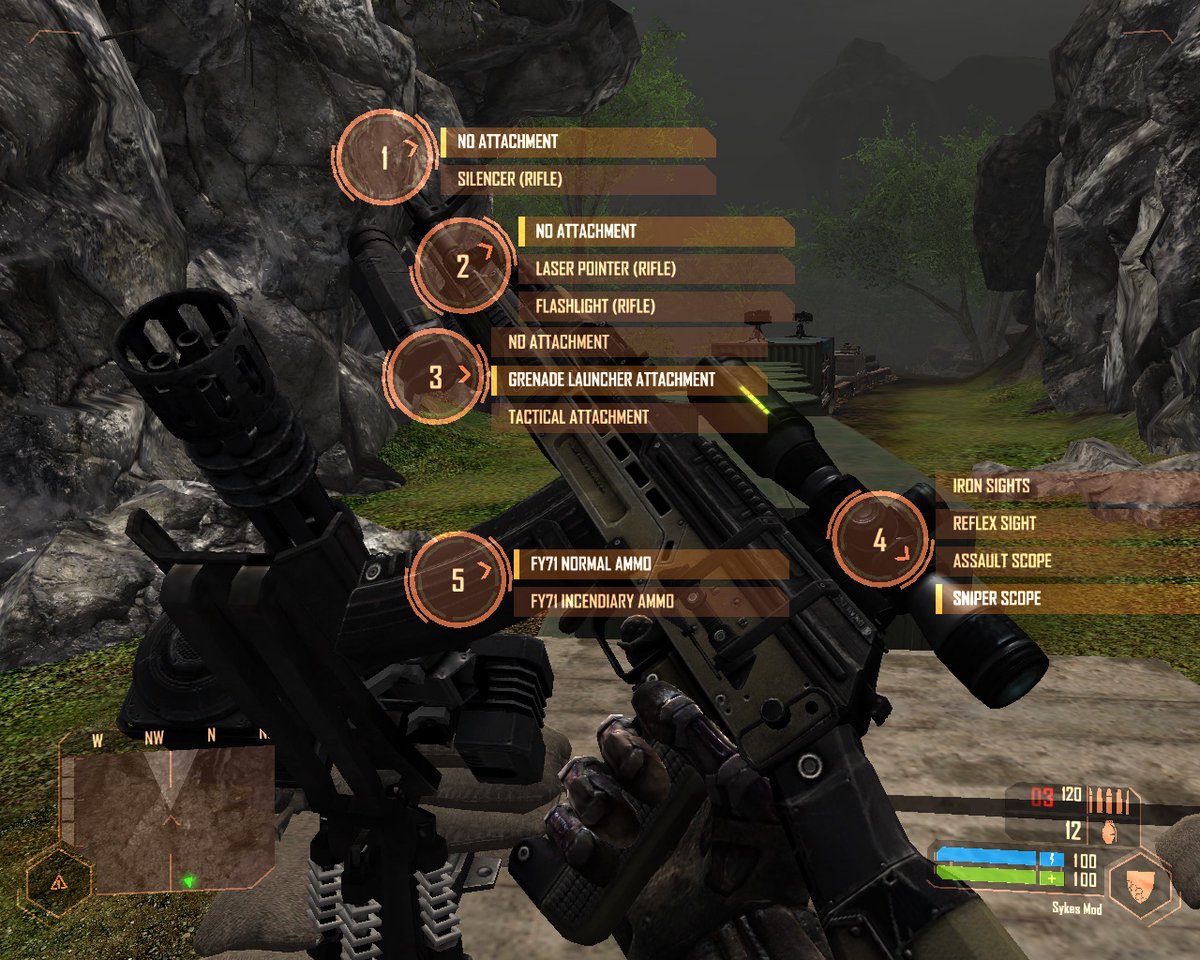Click the number 2 slot circle
1200x960 pixels.
click(x=463, y=266)
